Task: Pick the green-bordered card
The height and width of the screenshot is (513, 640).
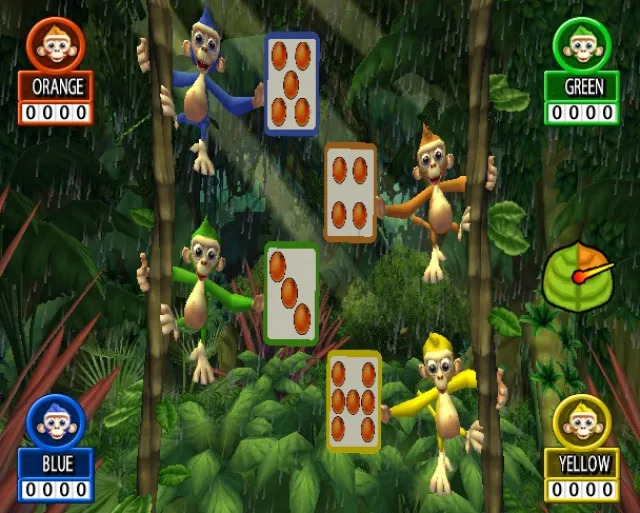Action: [291, 293]
